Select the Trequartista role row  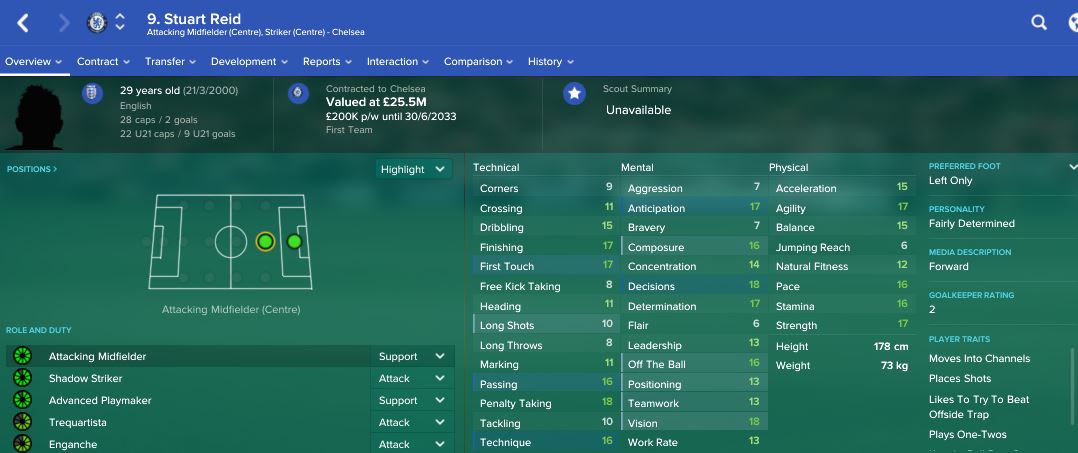pyautogui.click(x=190, y=422)
